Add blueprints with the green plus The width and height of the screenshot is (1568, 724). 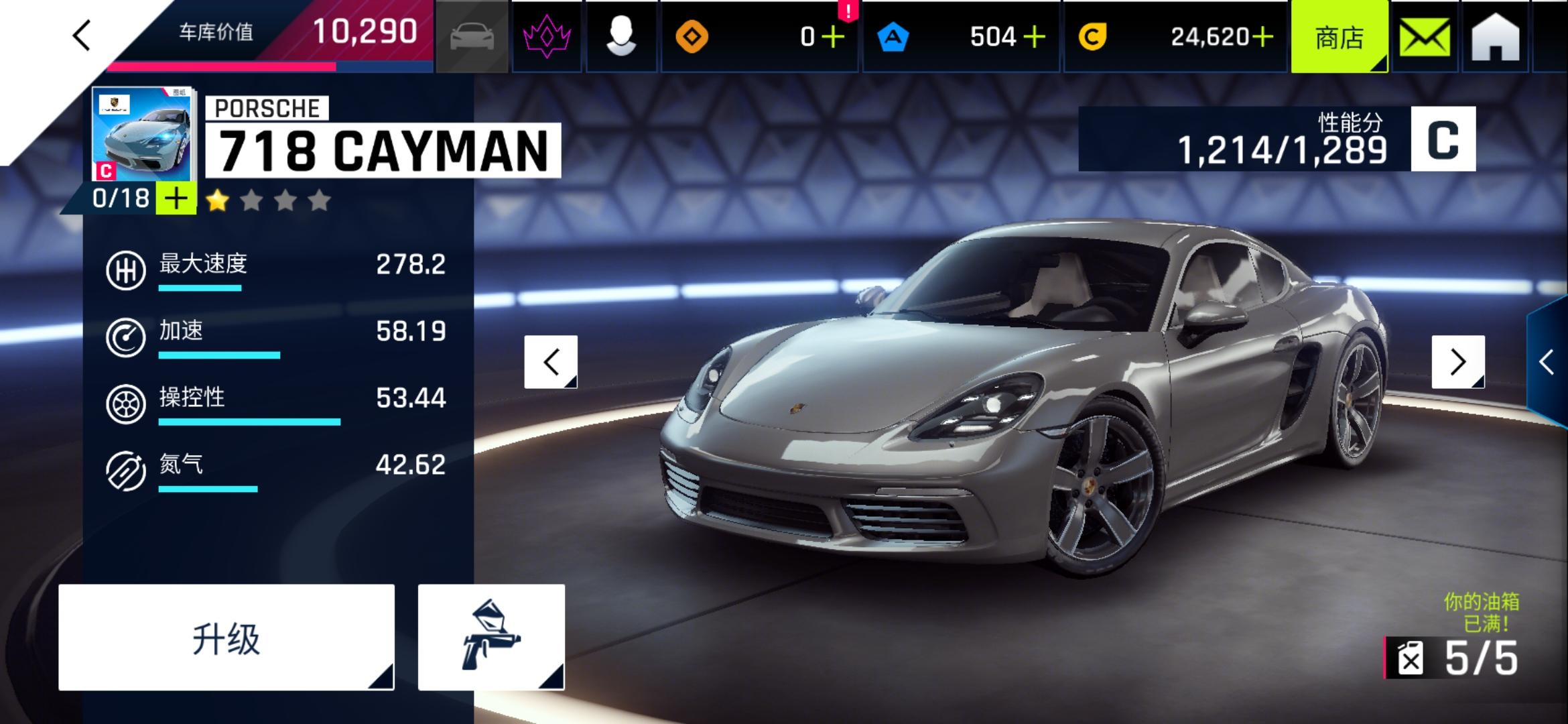tap(176, 199)
